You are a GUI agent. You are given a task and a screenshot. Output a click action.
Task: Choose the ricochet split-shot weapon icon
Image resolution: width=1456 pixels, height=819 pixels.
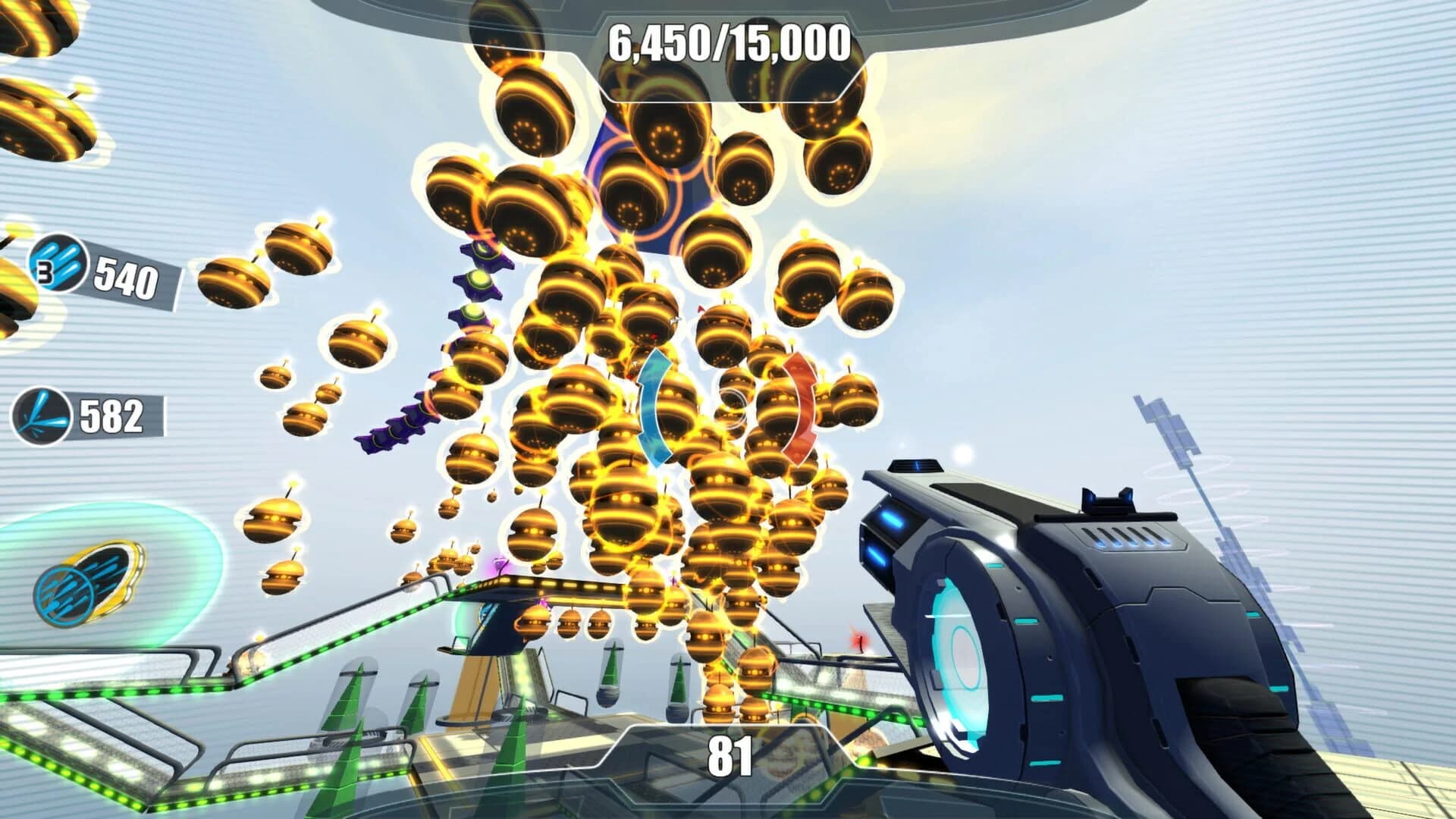tap(42, 416)
